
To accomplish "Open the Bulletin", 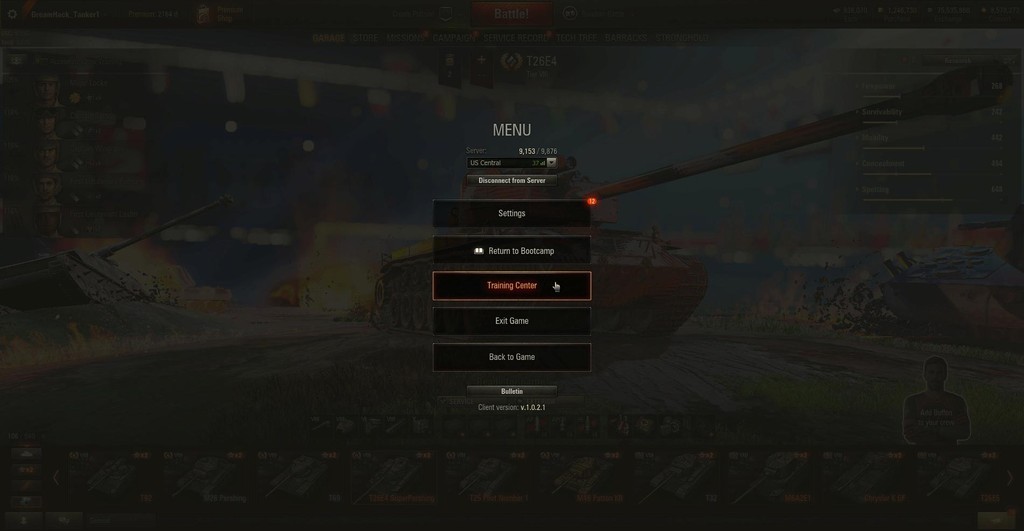I will [511, 391].
